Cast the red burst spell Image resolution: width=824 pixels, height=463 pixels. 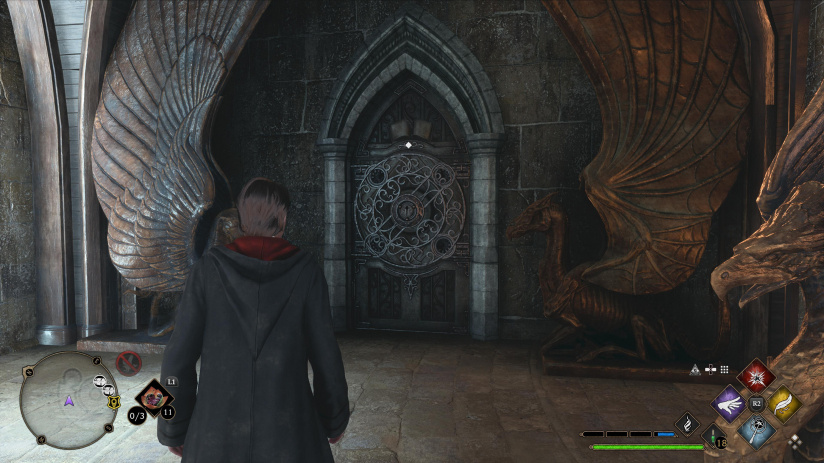[x=756, y=377]
